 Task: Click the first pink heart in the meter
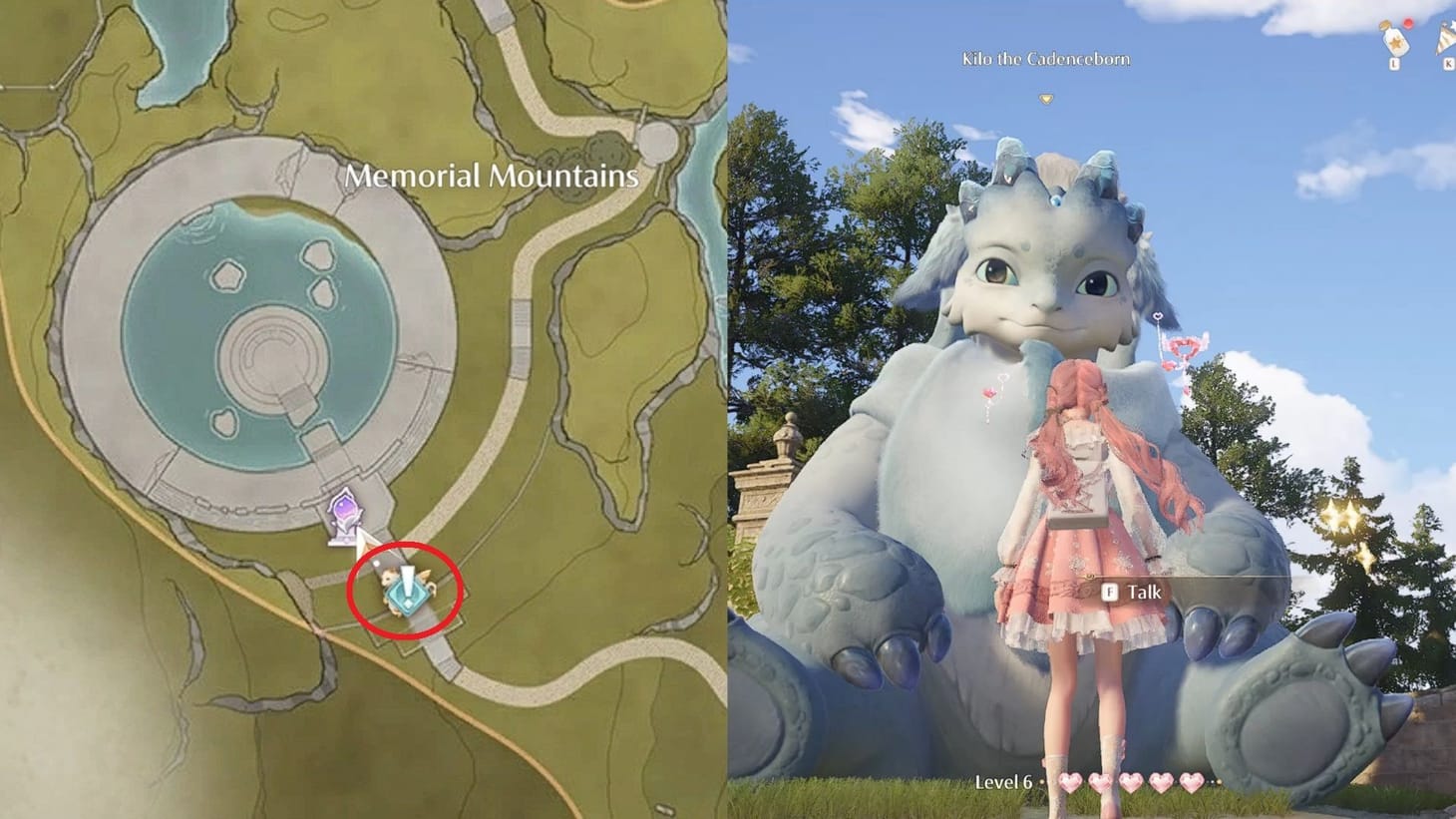coord(1072,783)
